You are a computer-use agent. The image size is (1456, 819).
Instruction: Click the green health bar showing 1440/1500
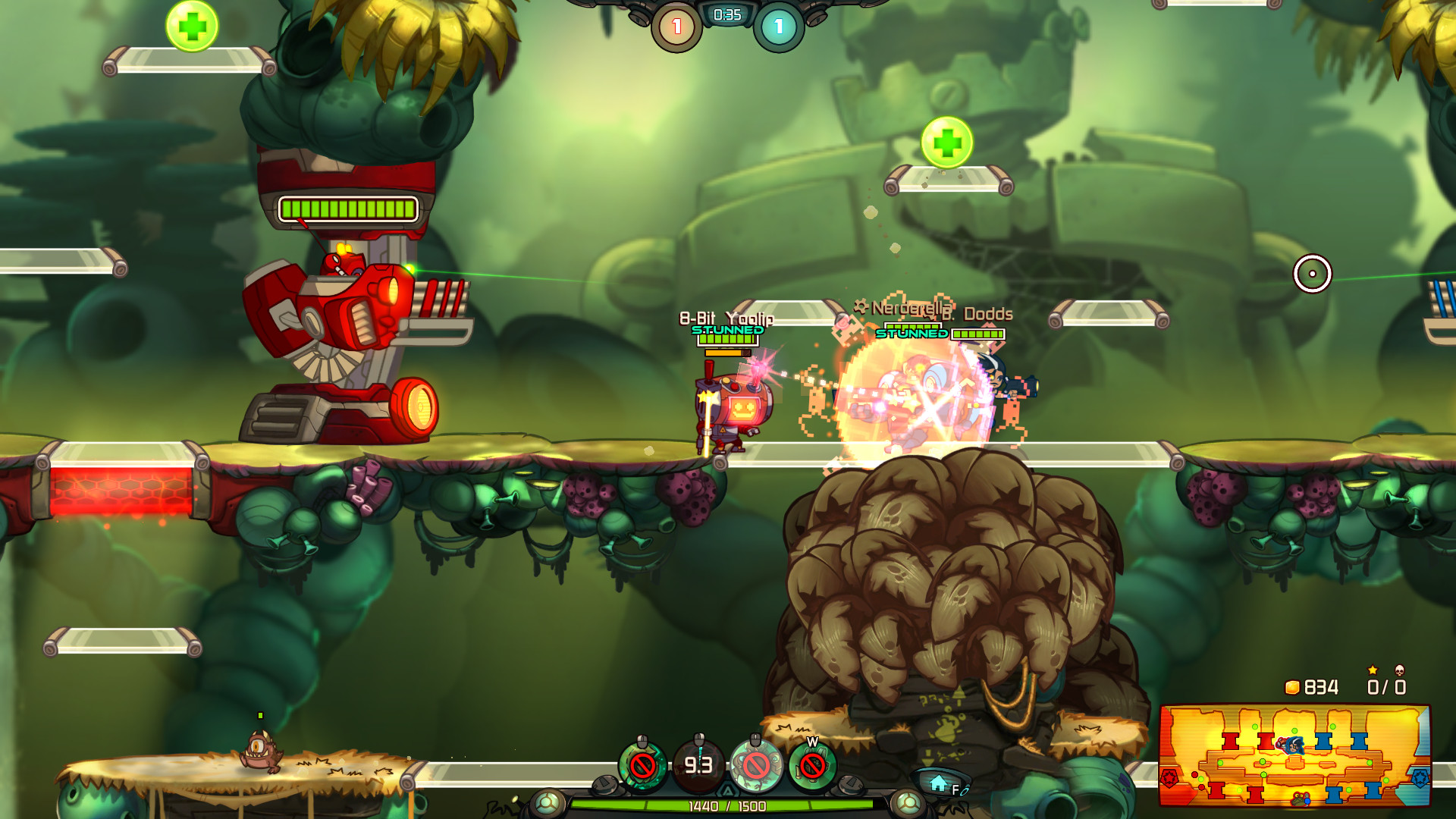pos(727,805)
